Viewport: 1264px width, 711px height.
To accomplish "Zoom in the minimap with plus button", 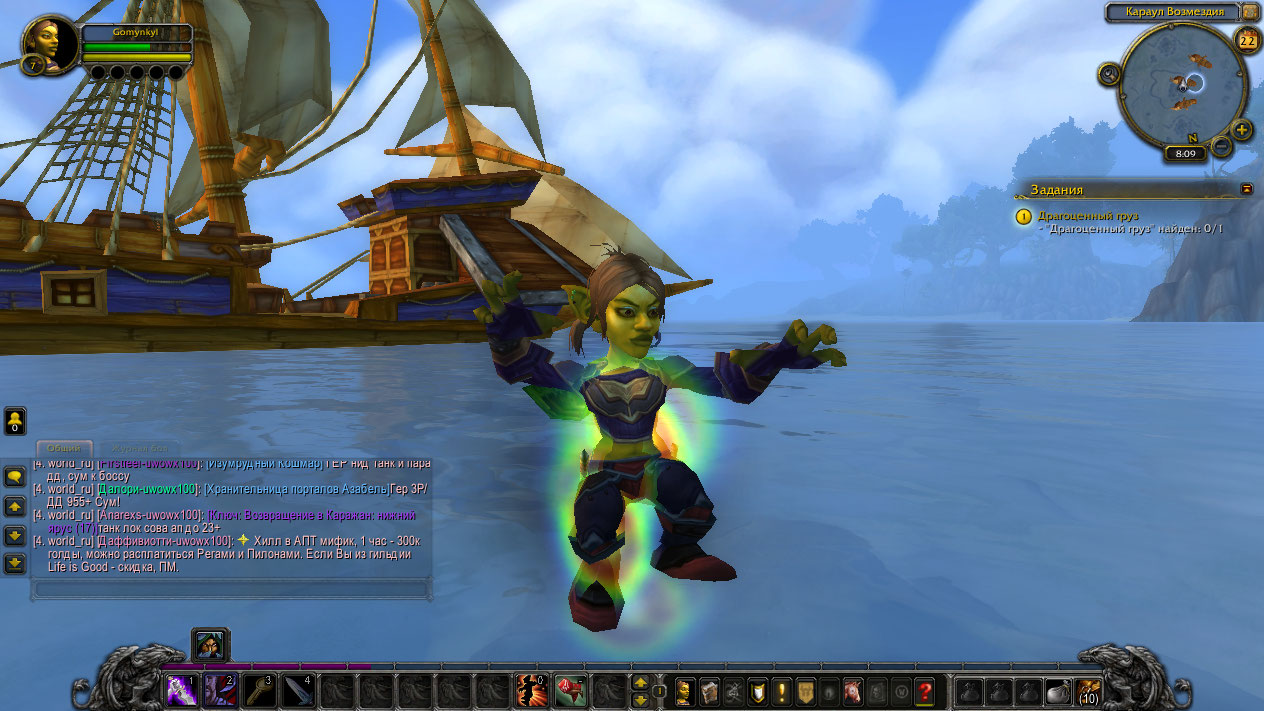I will pyautogui.click(x=1242, y=130).
